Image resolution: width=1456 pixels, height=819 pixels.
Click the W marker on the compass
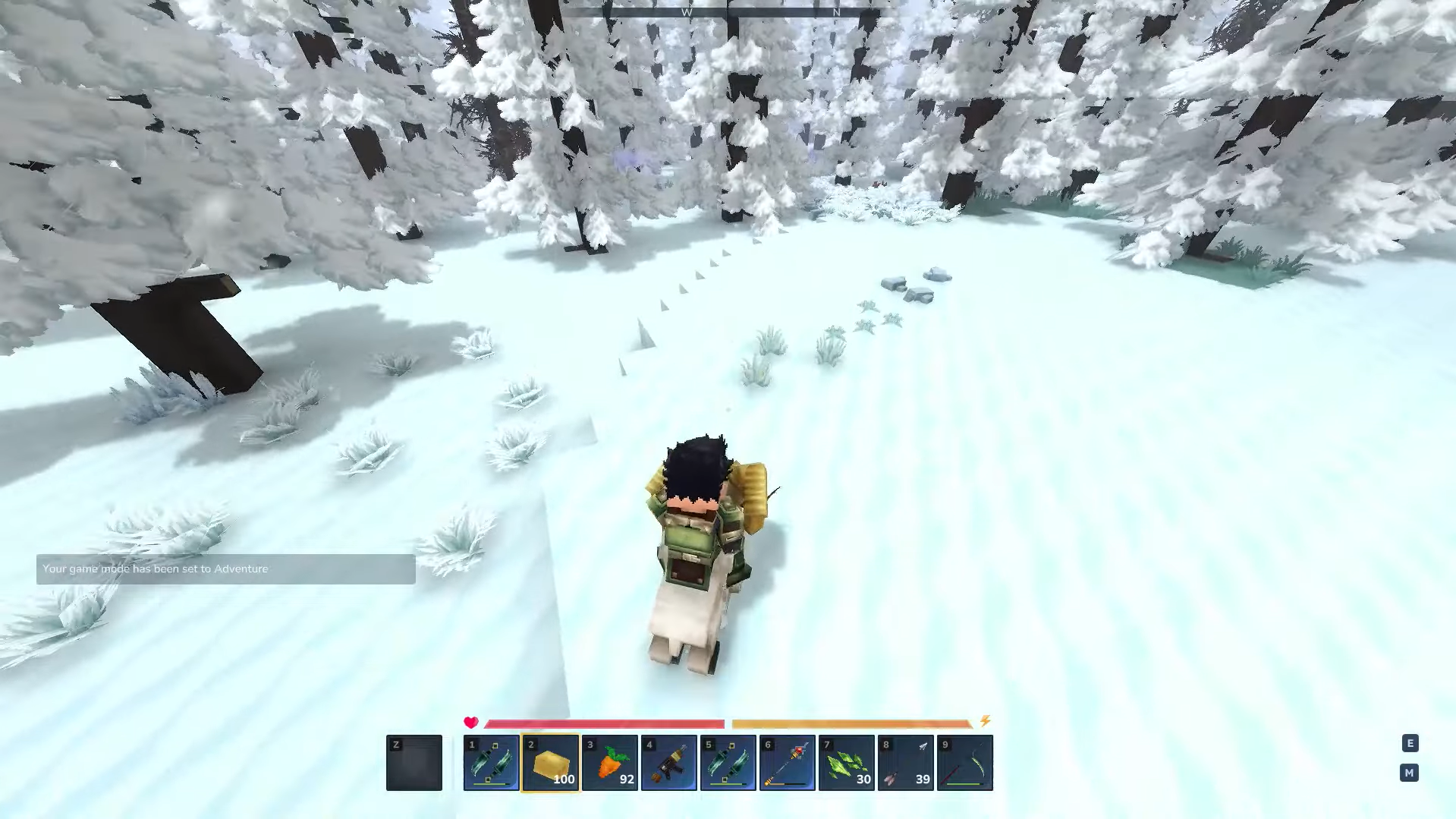687,12
